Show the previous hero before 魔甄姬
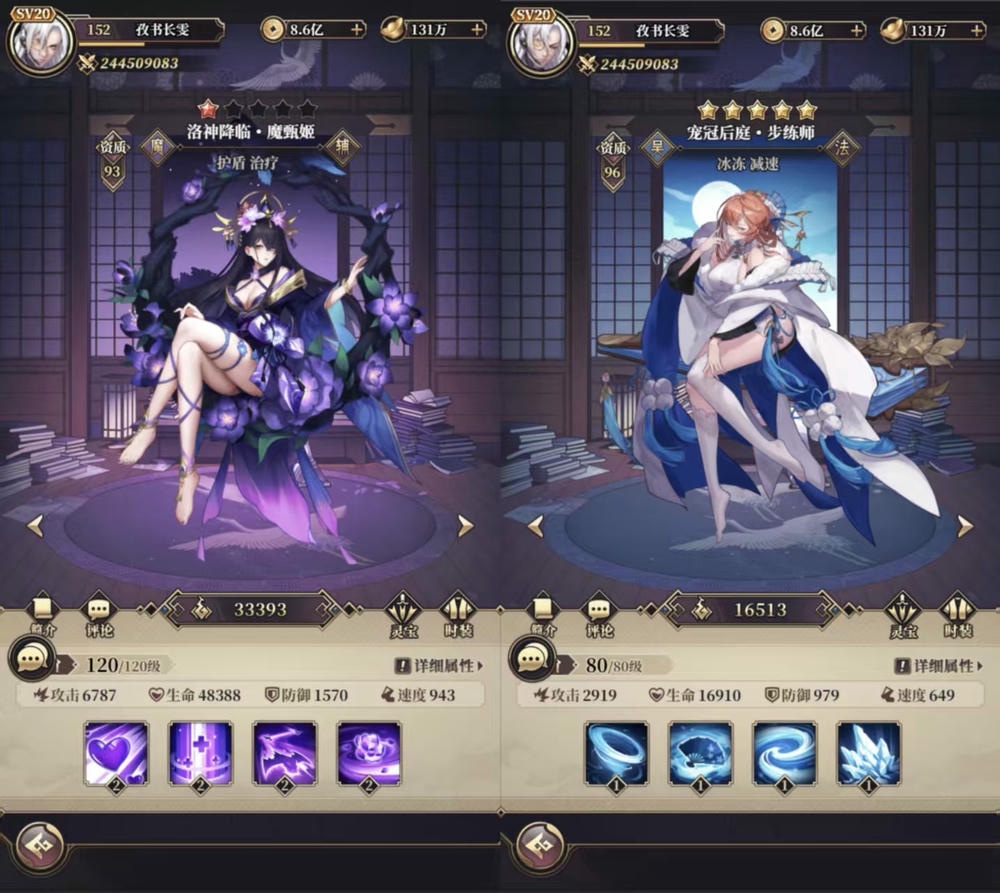This screenshot has width=1000, height=893. click(35, 526)
